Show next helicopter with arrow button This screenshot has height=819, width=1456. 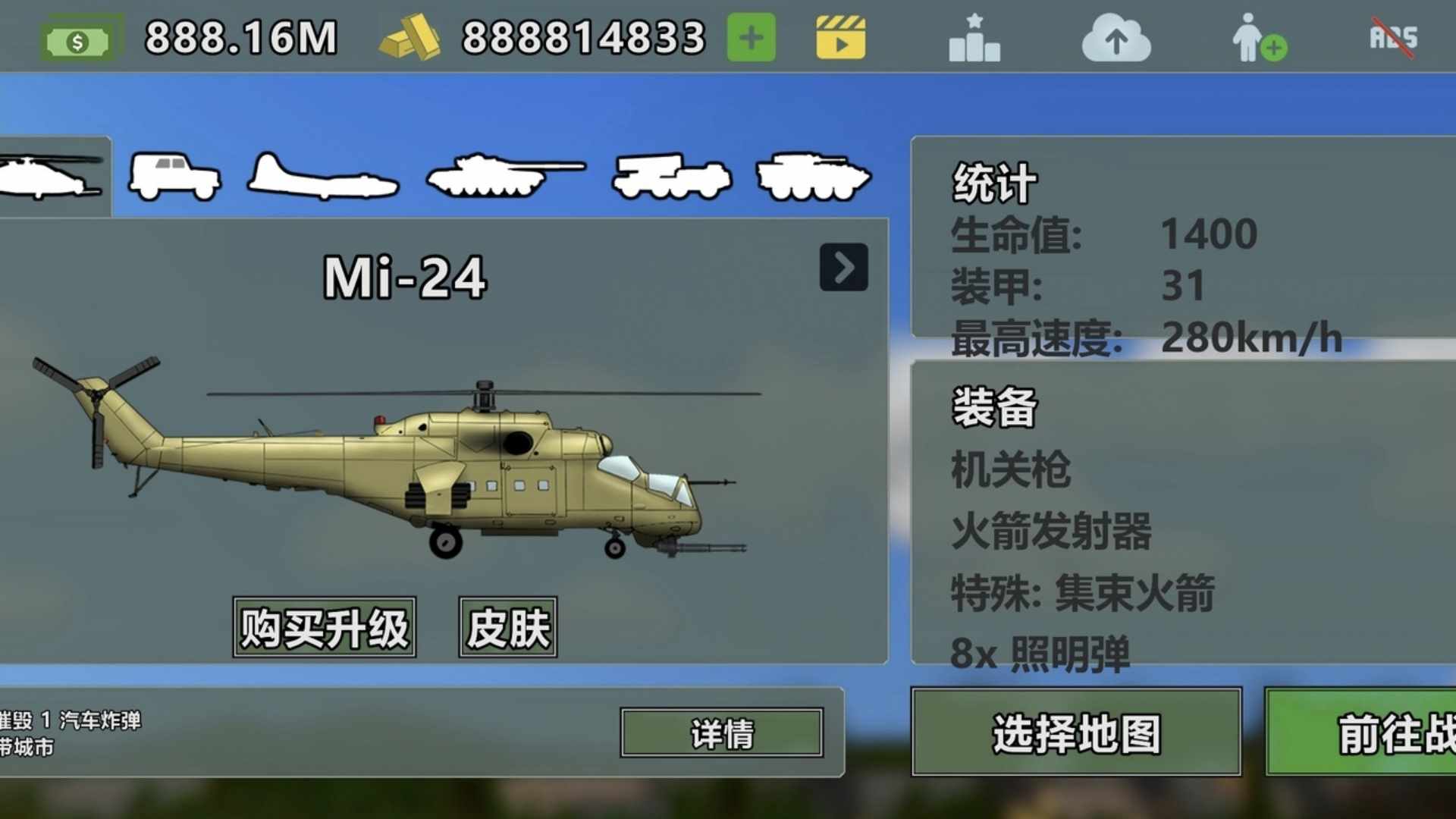pos(843,267)
